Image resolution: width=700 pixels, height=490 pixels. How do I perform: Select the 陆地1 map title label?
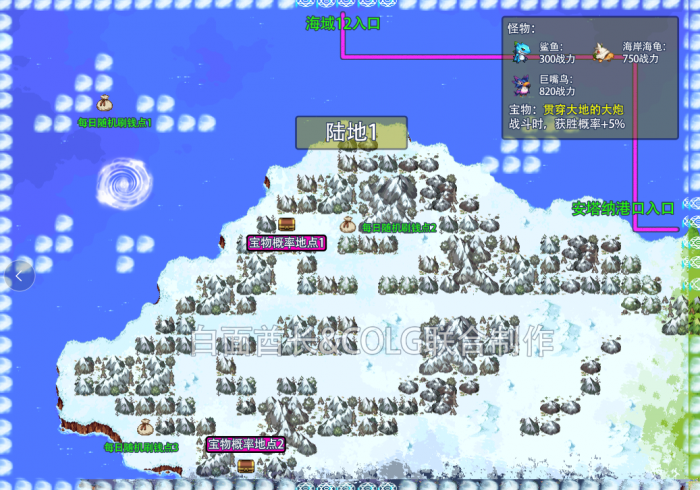point(351,132)
